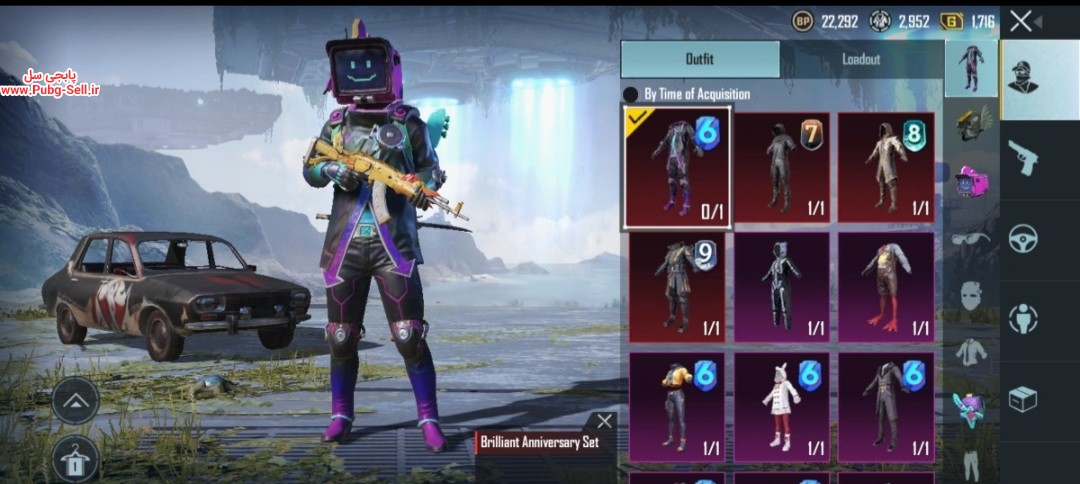
Task: Open the supply crate box category
Action: [x=1024, y=400]
